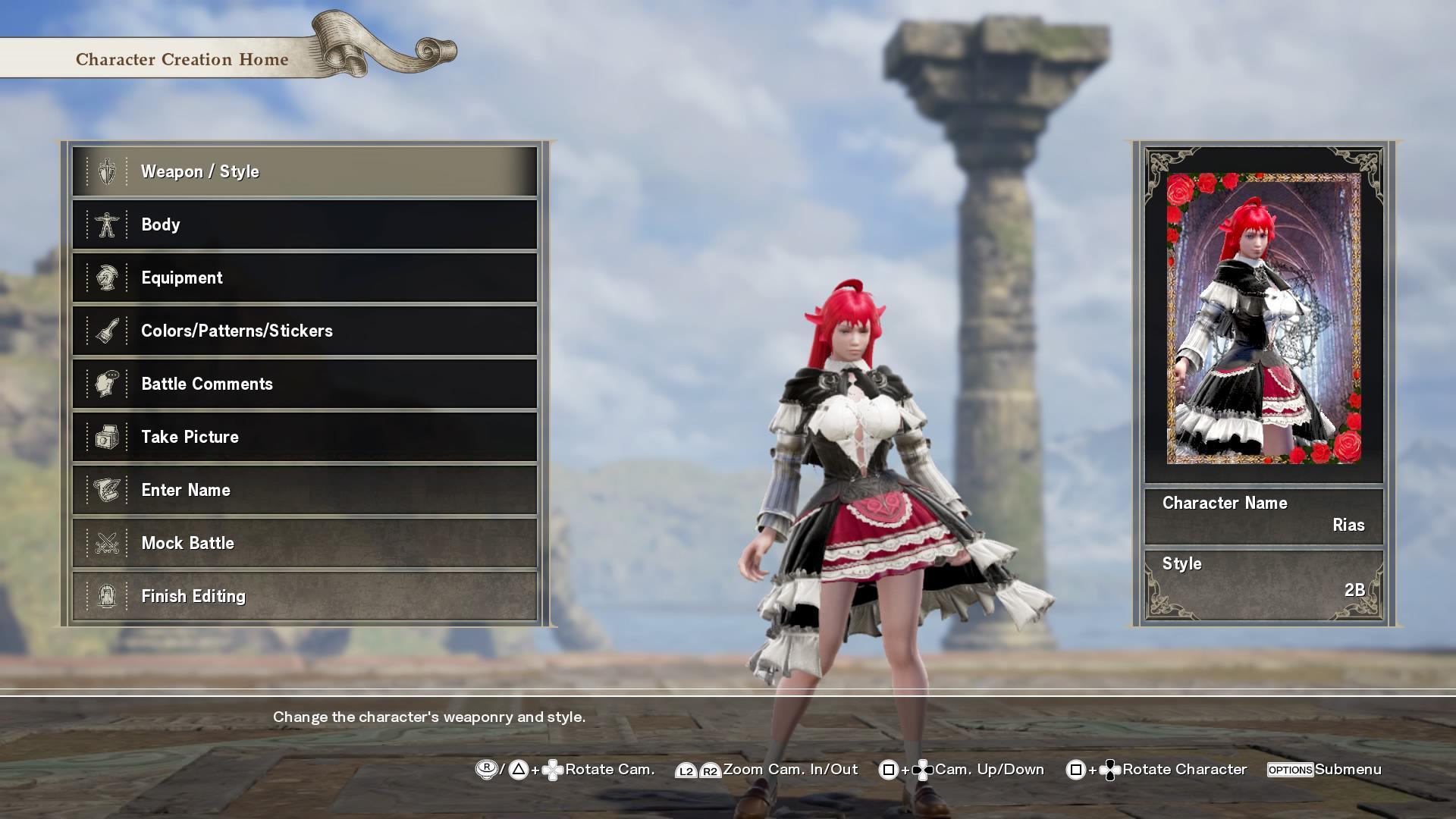Choose Finish Editing from the menu

tap(303, 596)
